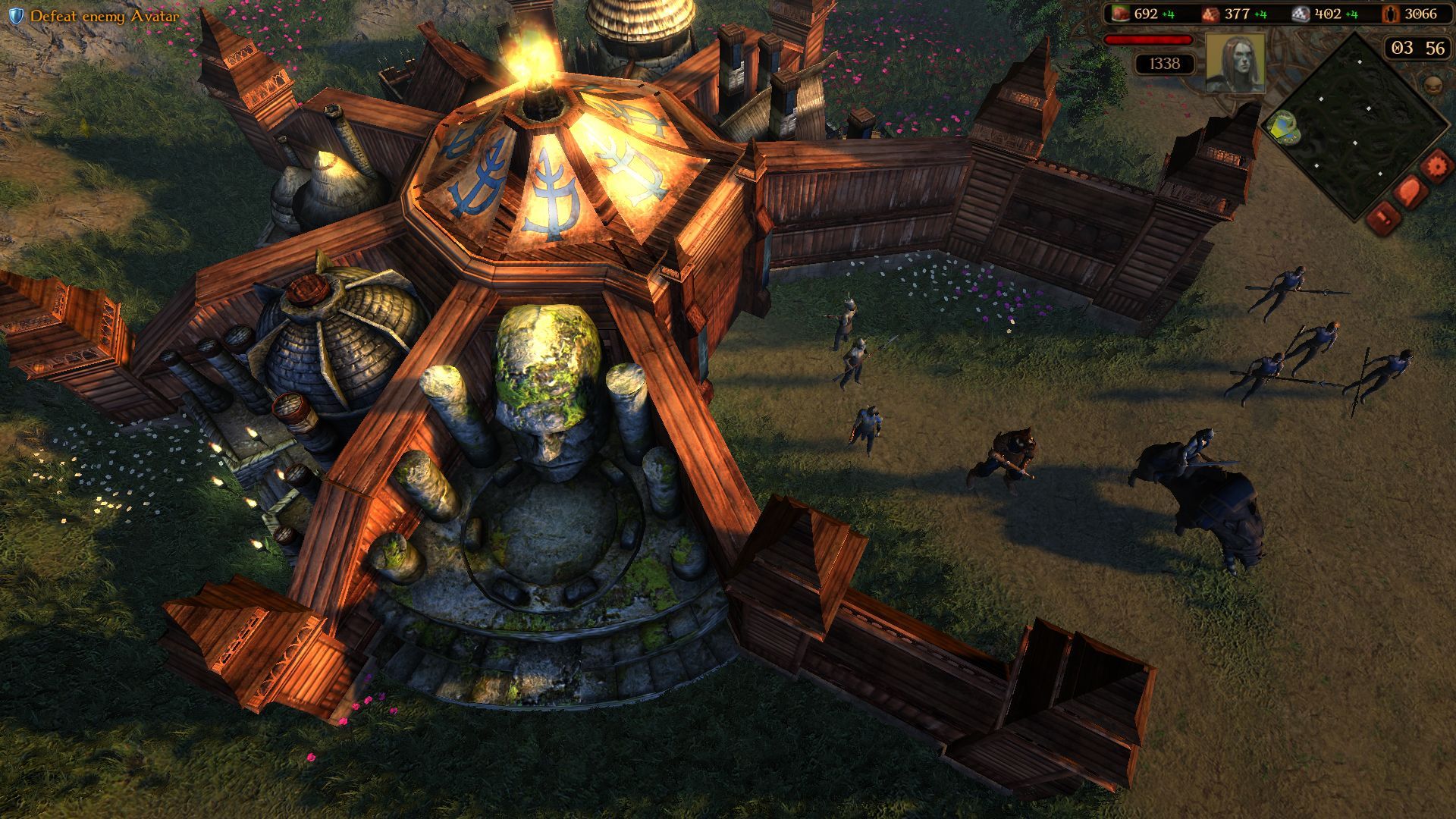Open settings with the red gear button

1436,165
